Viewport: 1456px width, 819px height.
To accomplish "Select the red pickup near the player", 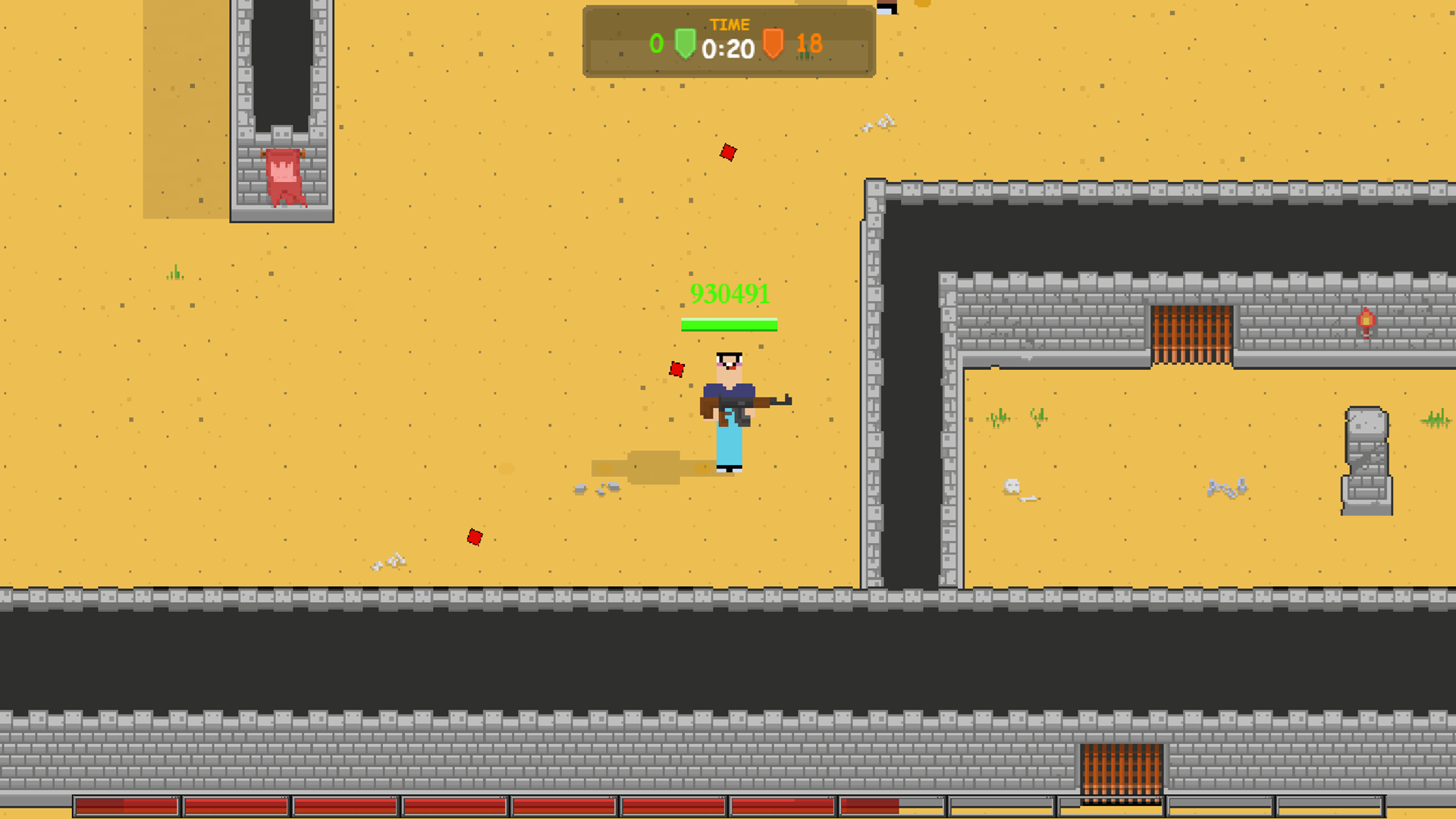I will (676, 369).
